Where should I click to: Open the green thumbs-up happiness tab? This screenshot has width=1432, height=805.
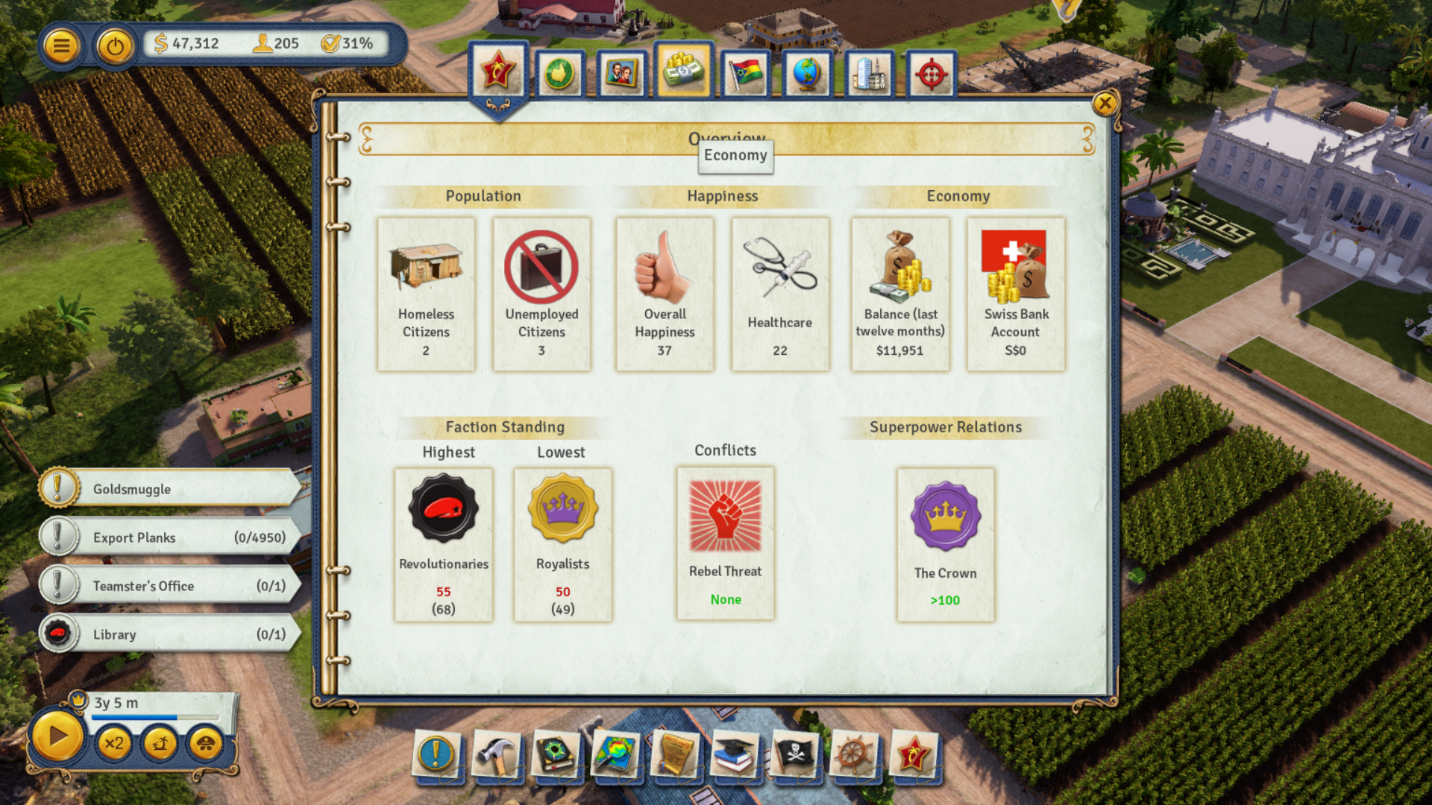[x=559, y=75]
